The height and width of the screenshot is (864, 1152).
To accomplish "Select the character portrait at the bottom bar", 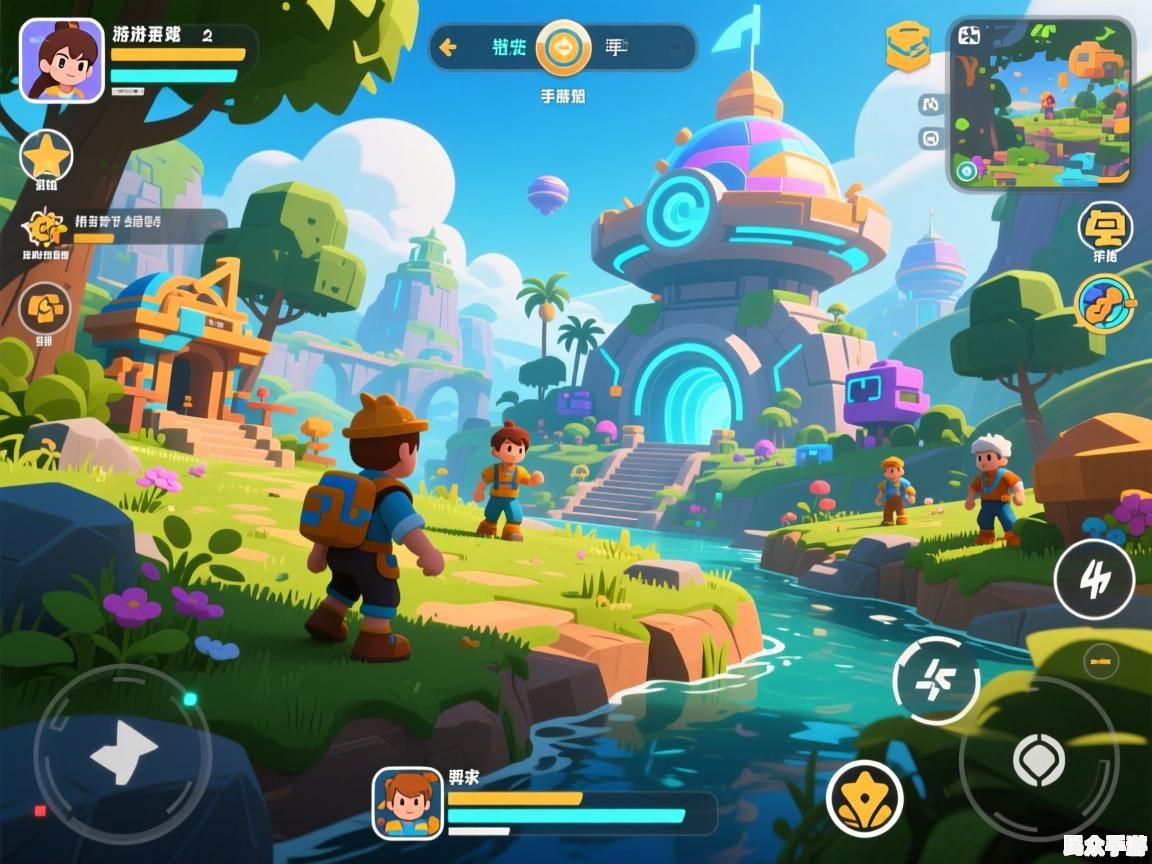I will pyautogui.click(x=408, y=802).
